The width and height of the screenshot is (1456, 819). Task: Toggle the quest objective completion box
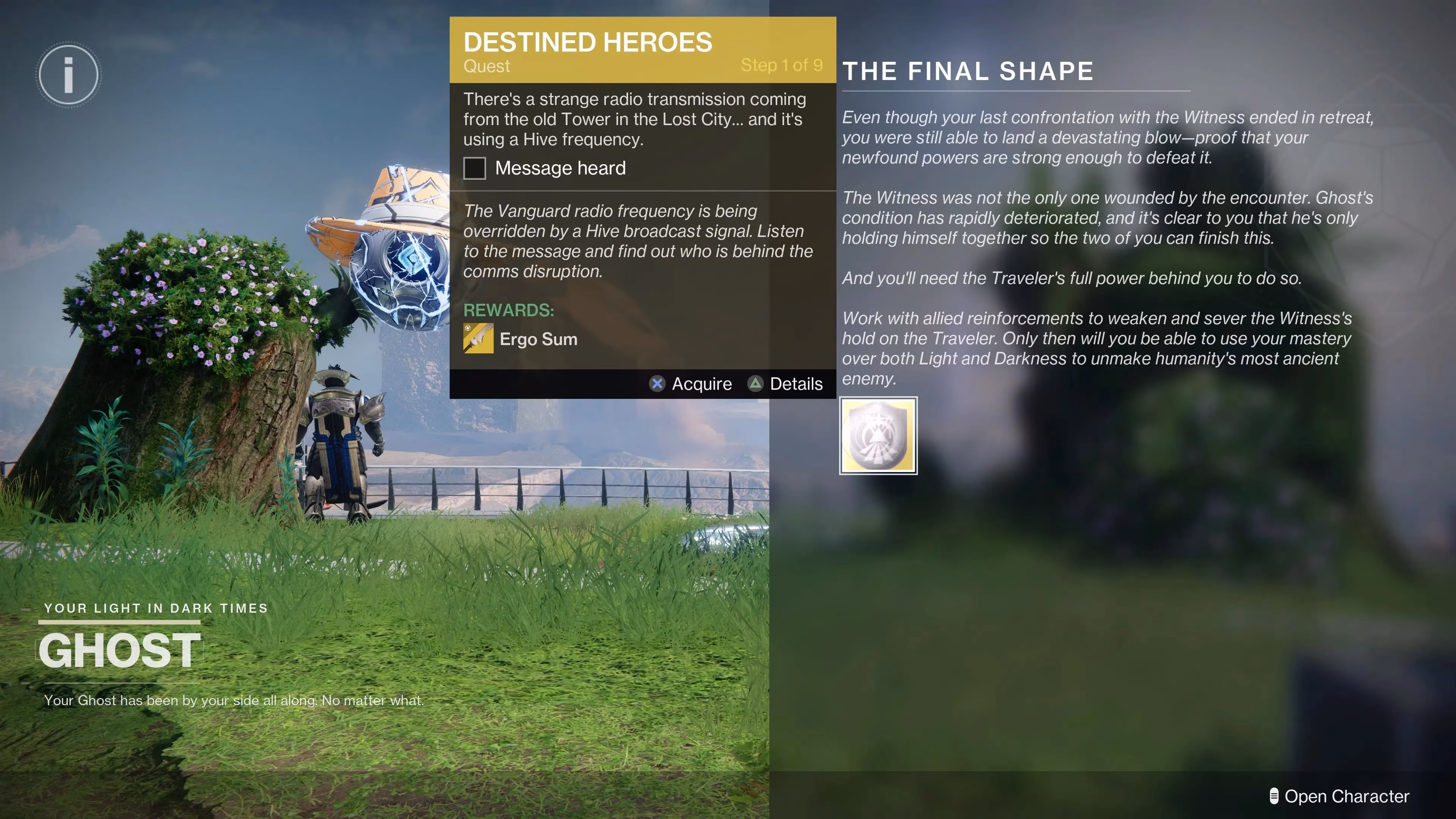tap(474, 168)
